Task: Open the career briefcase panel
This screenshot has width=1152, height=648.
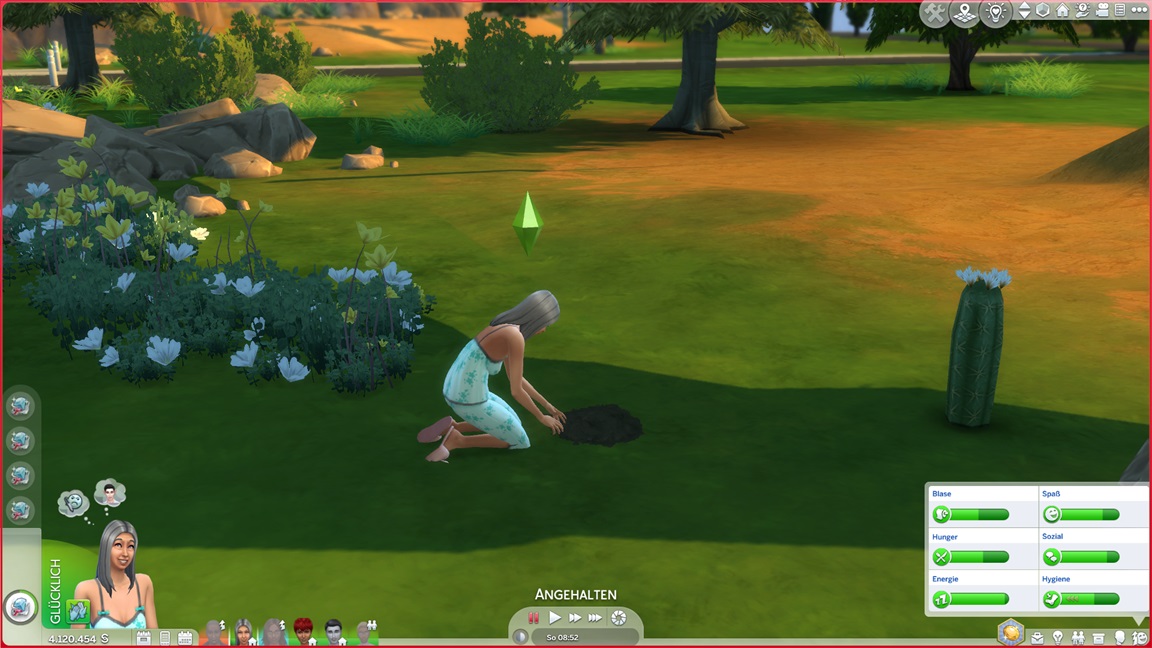Action: (1037, 638)
